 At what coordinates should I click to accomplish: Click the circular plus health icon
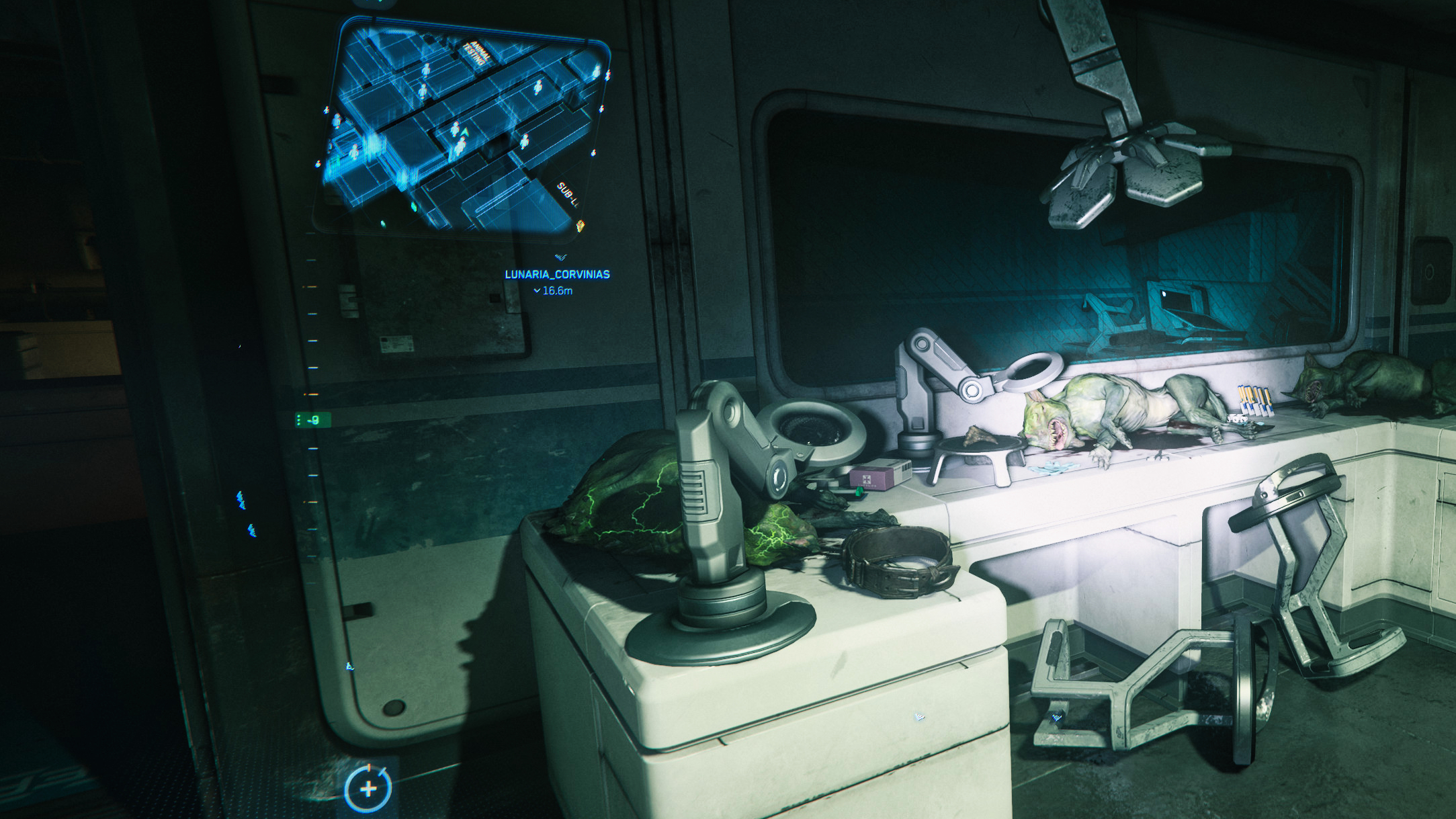pos(368,789)
